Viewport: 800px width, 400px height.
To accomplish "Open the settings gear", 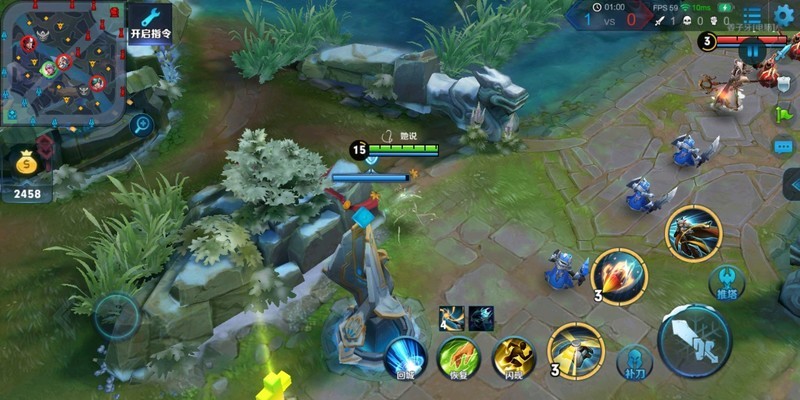I will (x=785, y=14).
